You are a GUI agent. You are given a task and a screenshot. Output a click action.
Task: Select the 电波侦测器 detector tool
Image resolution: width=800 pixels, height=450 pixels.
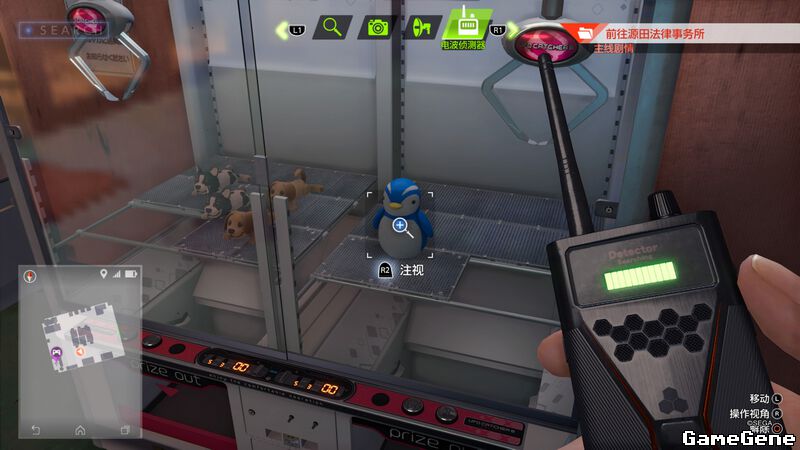coord(464,25)
